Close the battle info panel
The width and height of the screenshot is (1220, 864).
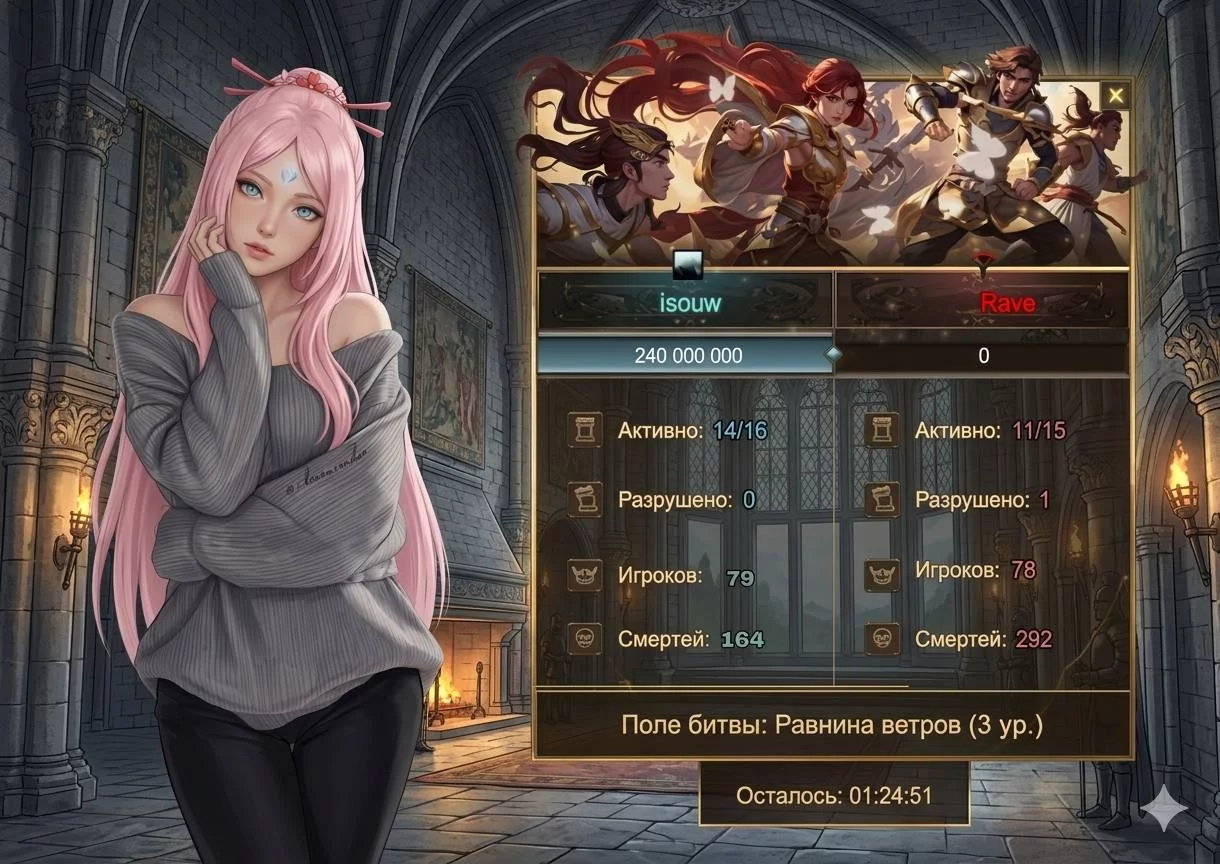(1115, 96)
